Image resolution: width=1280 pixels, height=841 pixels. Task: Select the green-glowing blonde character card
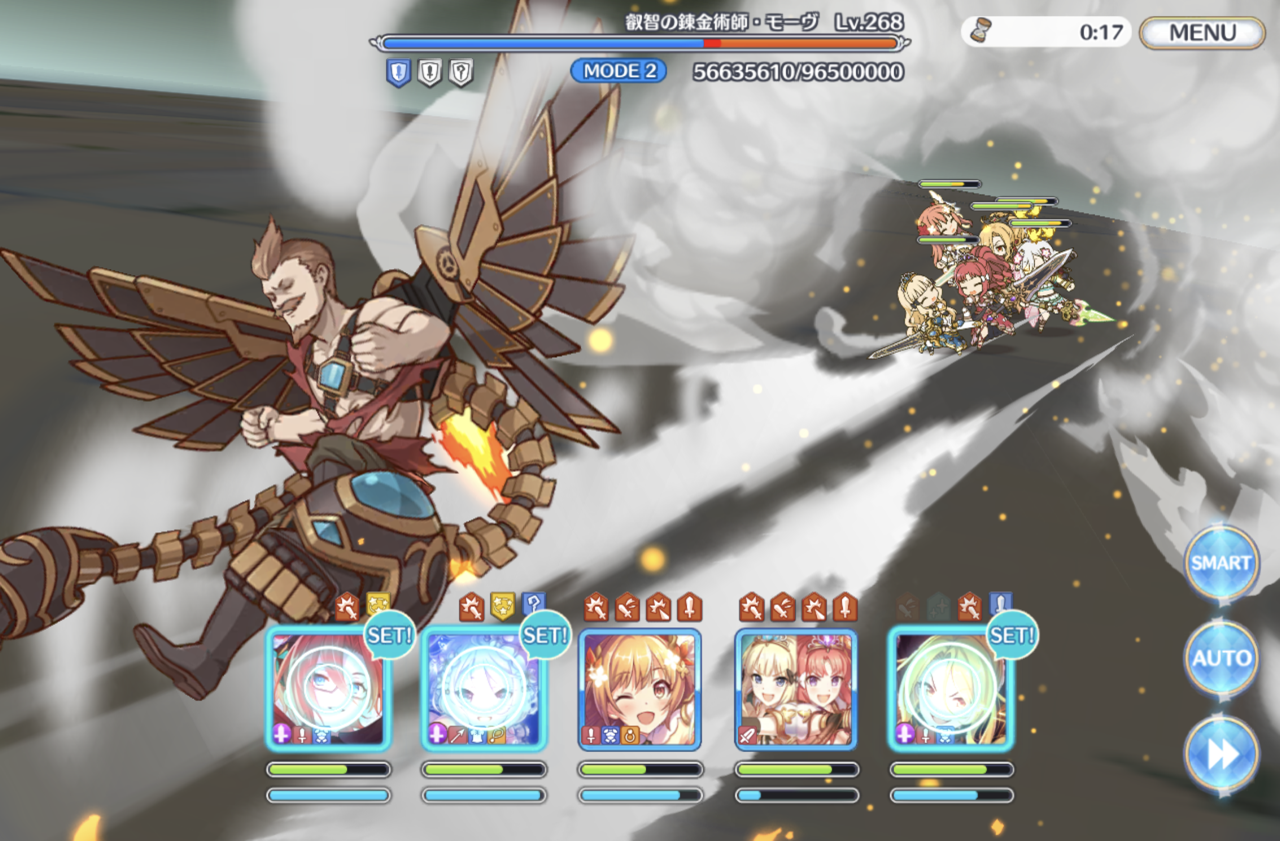click(951, 688)
